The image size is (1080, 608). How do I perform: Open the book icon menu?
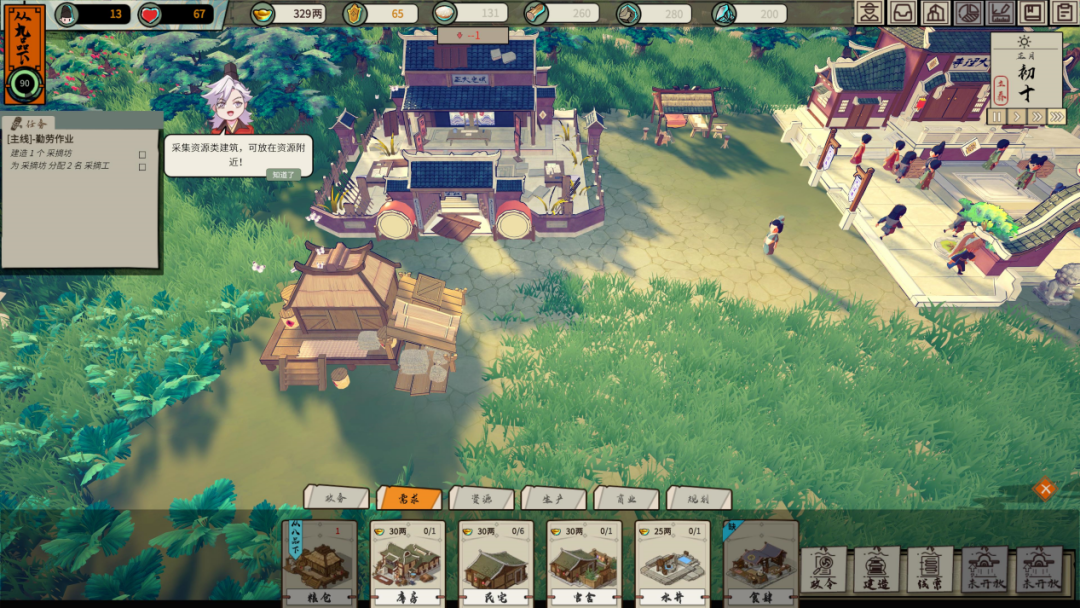pos(1032,13)
